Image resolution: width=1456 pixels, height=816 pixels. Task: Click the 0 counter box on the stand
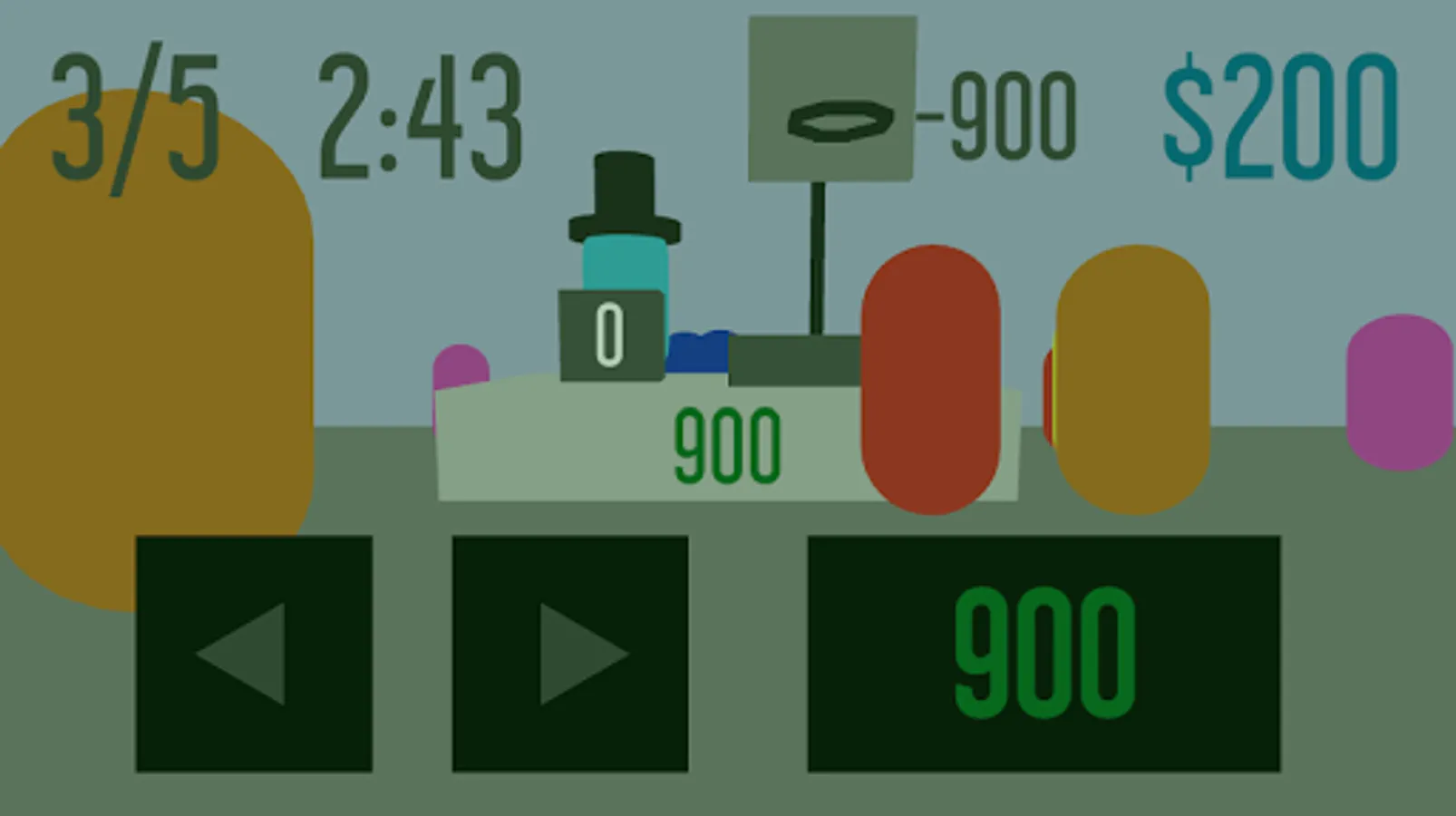pos(609,334)
